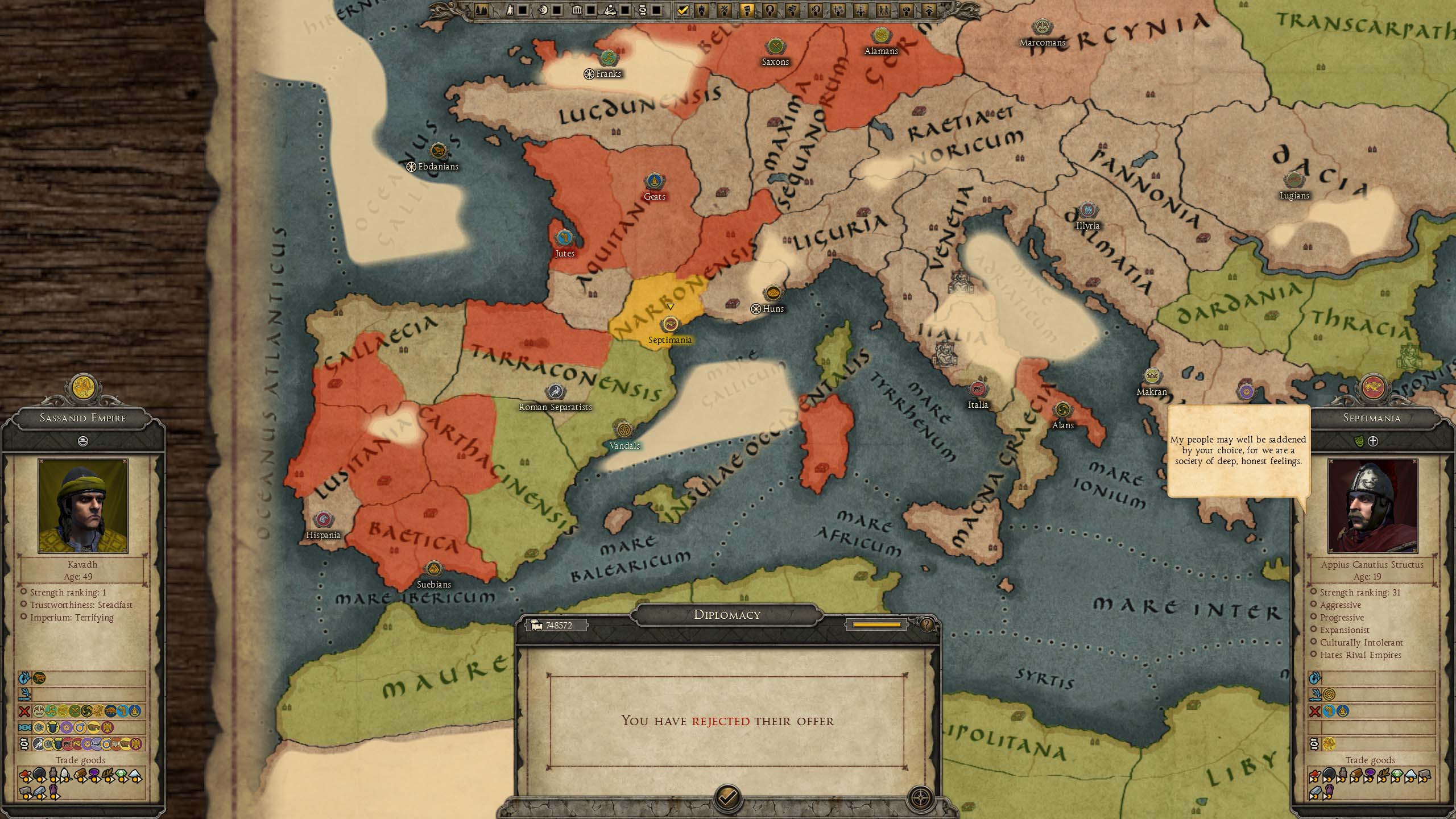Viewport: 1456px width, 819px height.
Task: Select the Italia faction marker
Action: click(x=978, y=390)
